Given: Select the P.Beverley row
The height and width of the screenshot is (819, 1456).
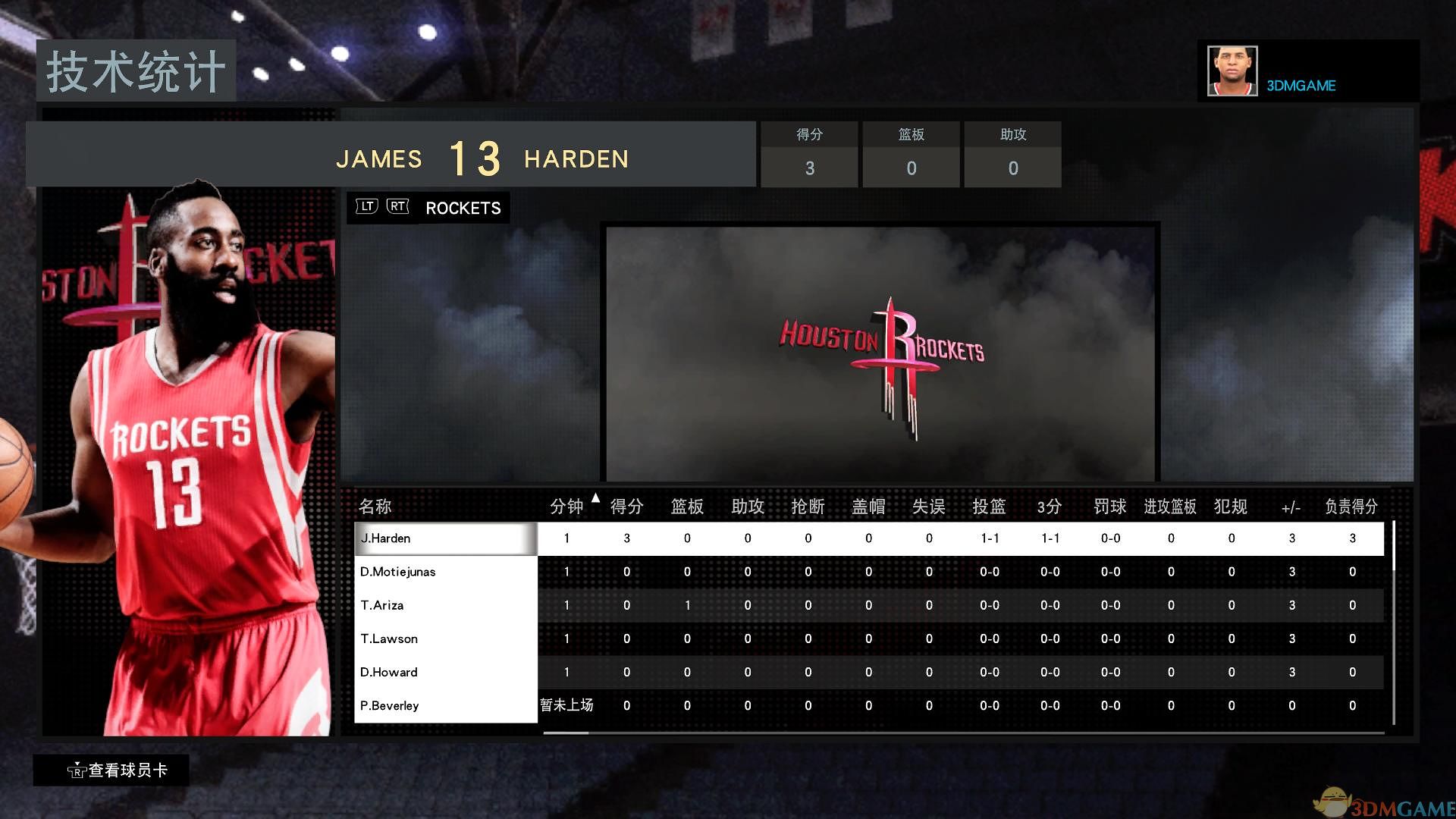Looking at the screenshot, I should click(x=445, y=705).
